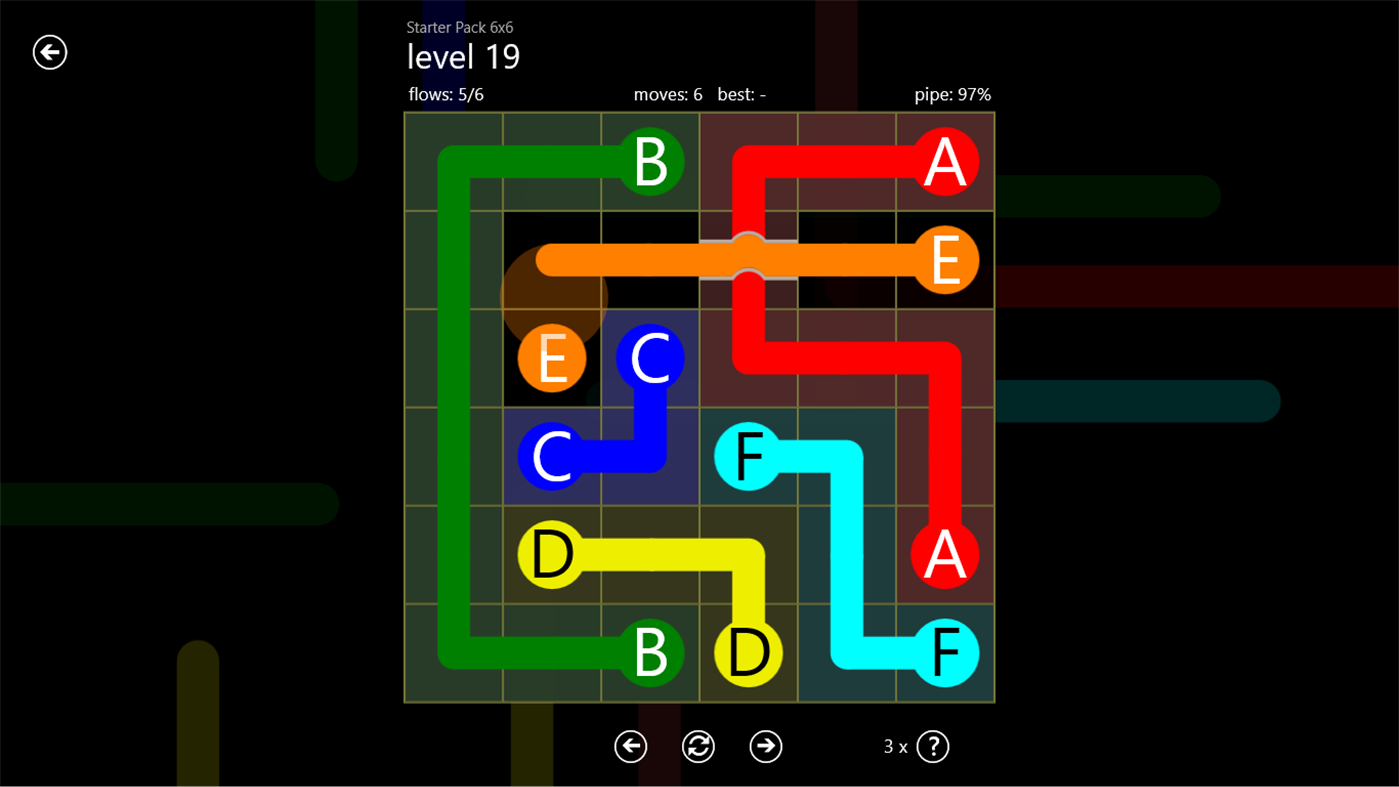Viewport: 1399px width, 787px height.
Task: Advance to the next level with the right arrow
Action: 766,746
